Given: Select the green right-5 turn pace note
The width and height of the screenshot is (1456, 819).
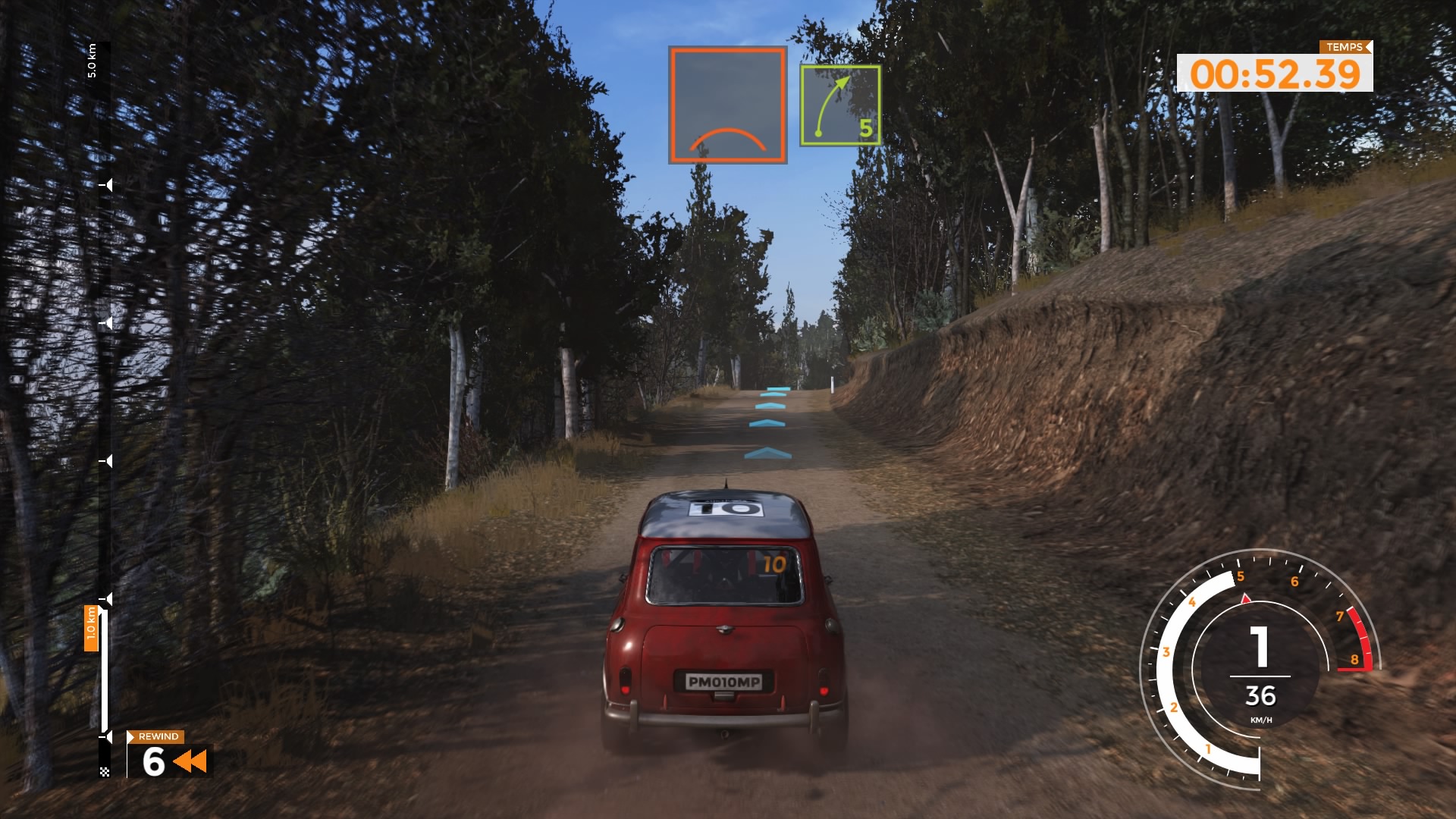Looking at the screenshot, I should click(840, 105).
